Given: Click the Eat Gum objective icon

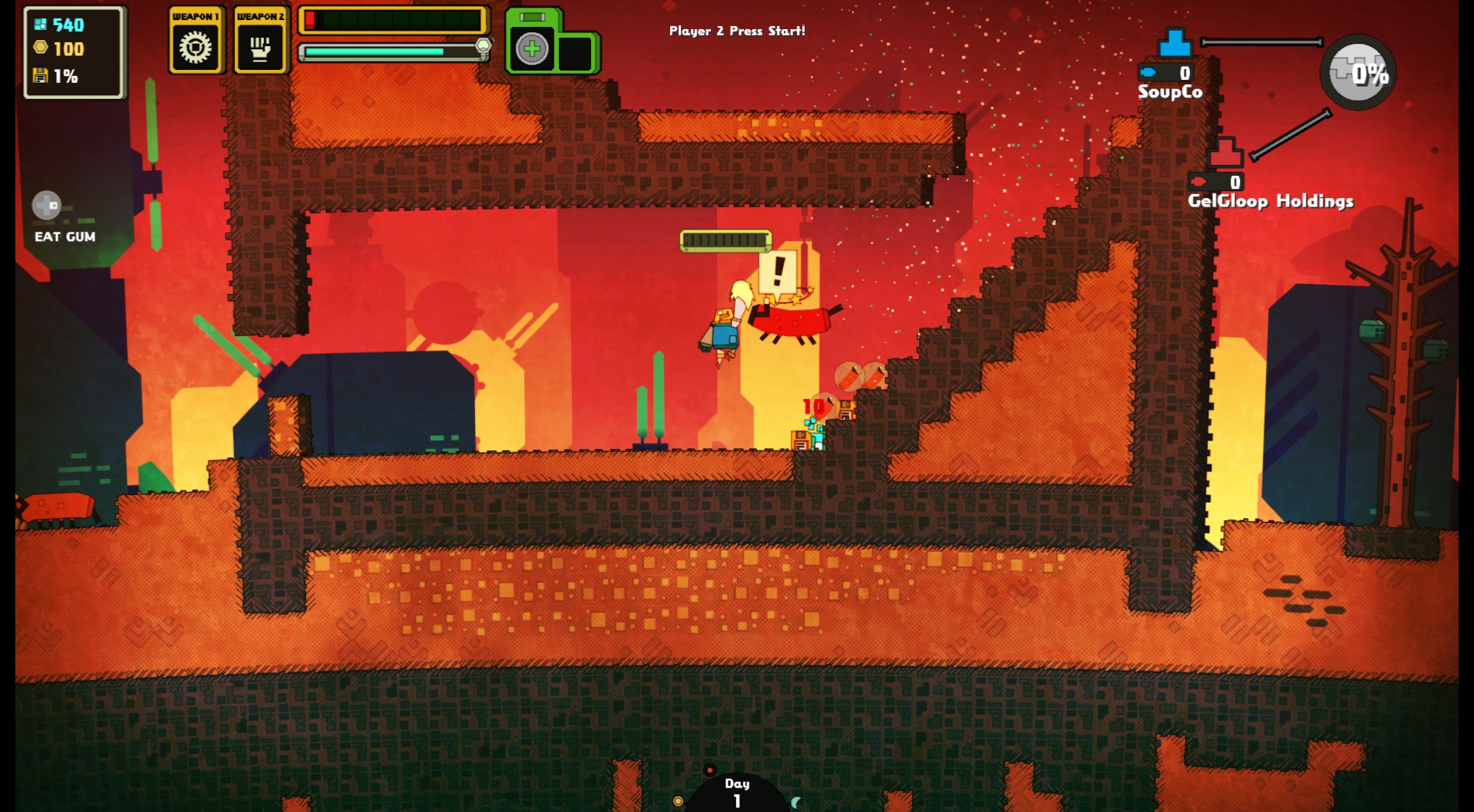Looking at the screenshot, I should click(x=47, y=206).
